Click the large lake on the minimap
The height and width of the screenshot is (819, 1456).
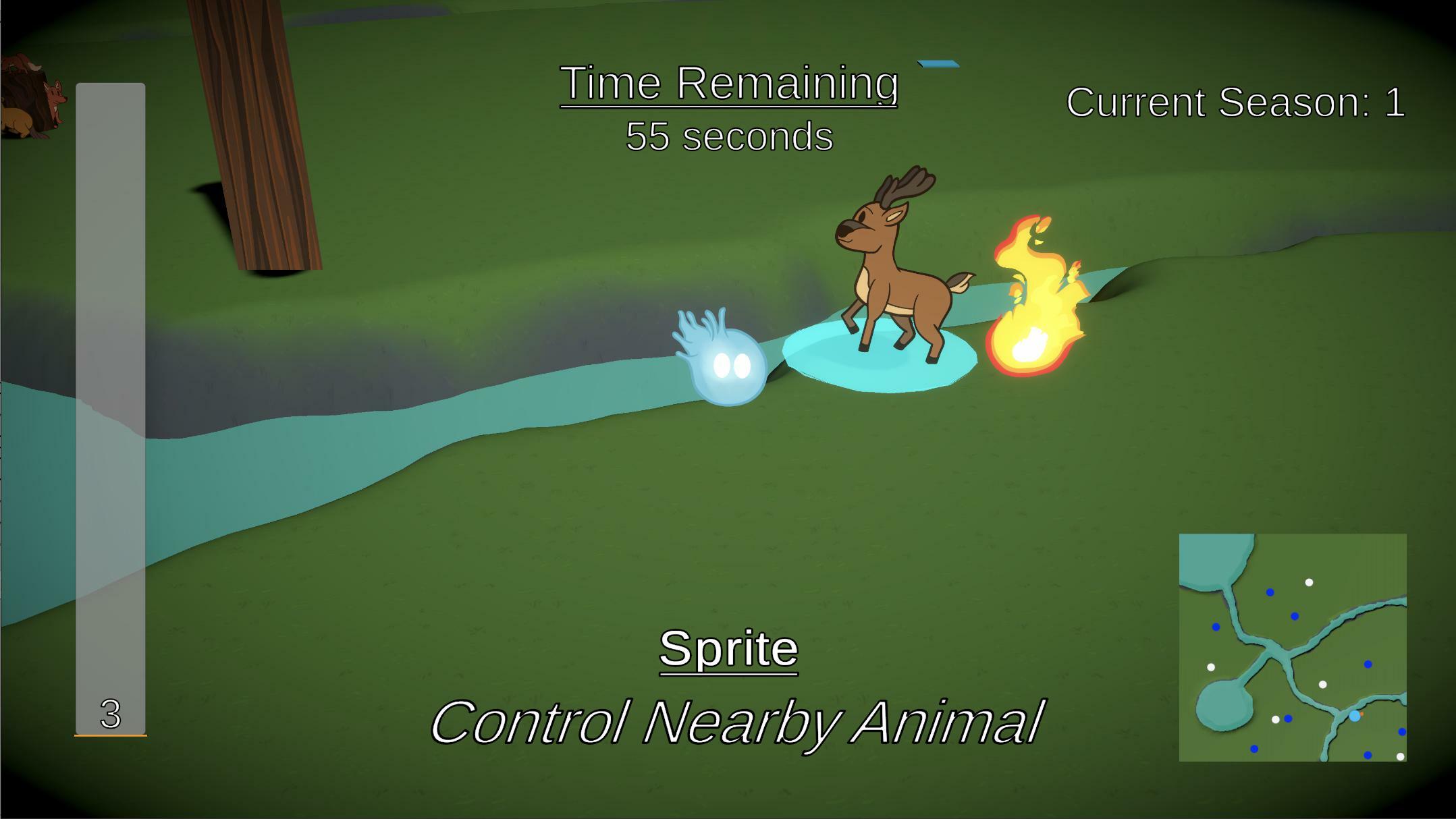(x=1209, y=558)
